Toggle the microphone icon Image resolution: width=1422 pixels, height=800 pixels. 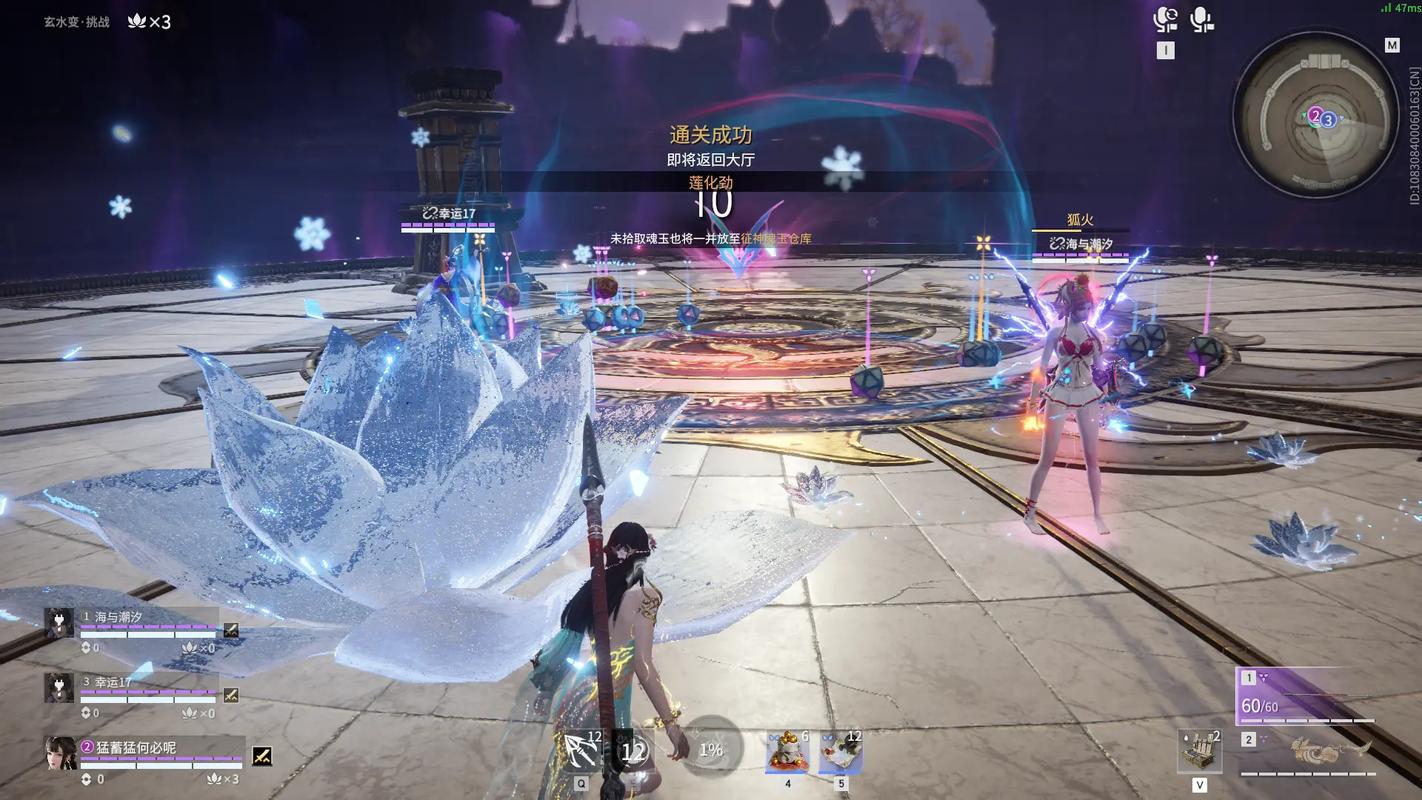click(x=1201, y=19)
